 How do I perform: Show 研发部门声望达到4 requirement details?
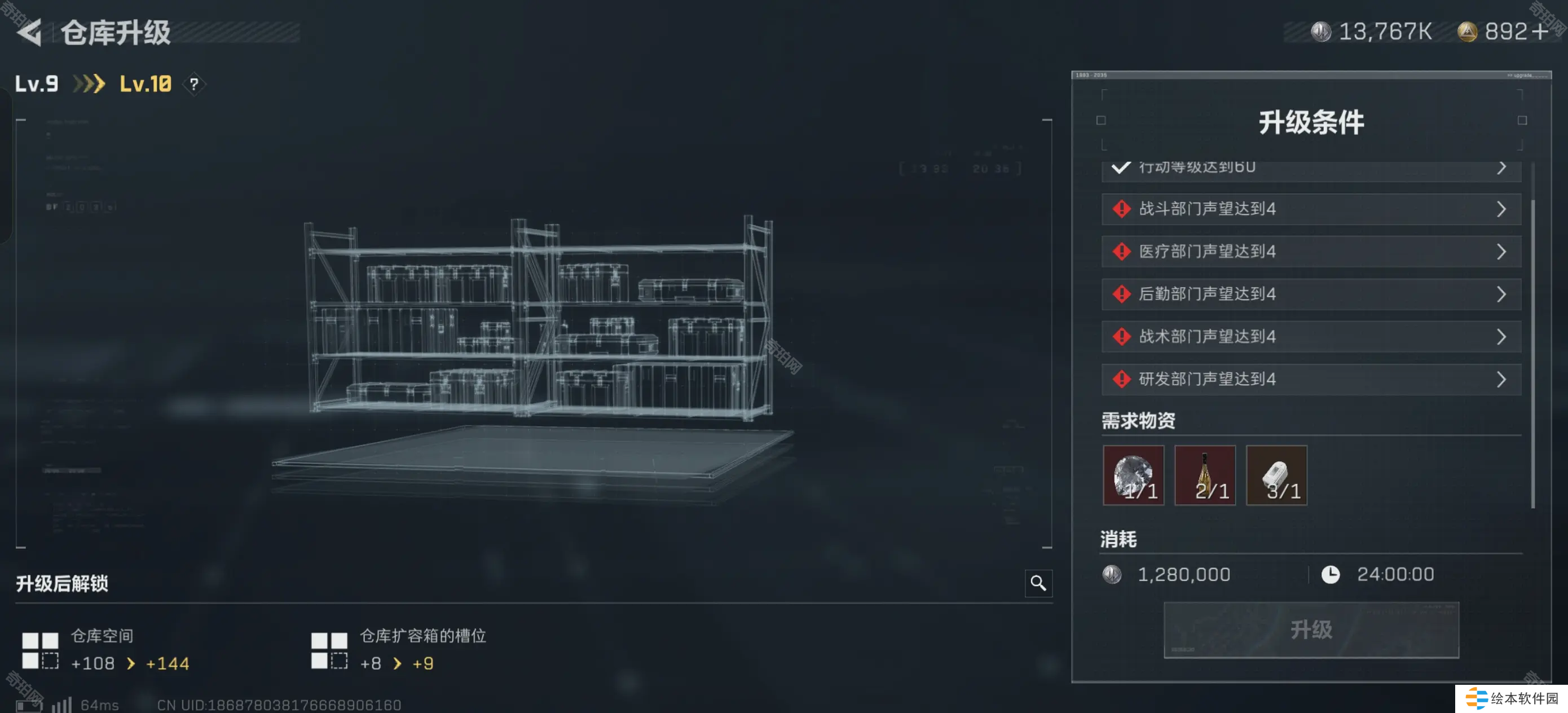(x=1311, y=379)
